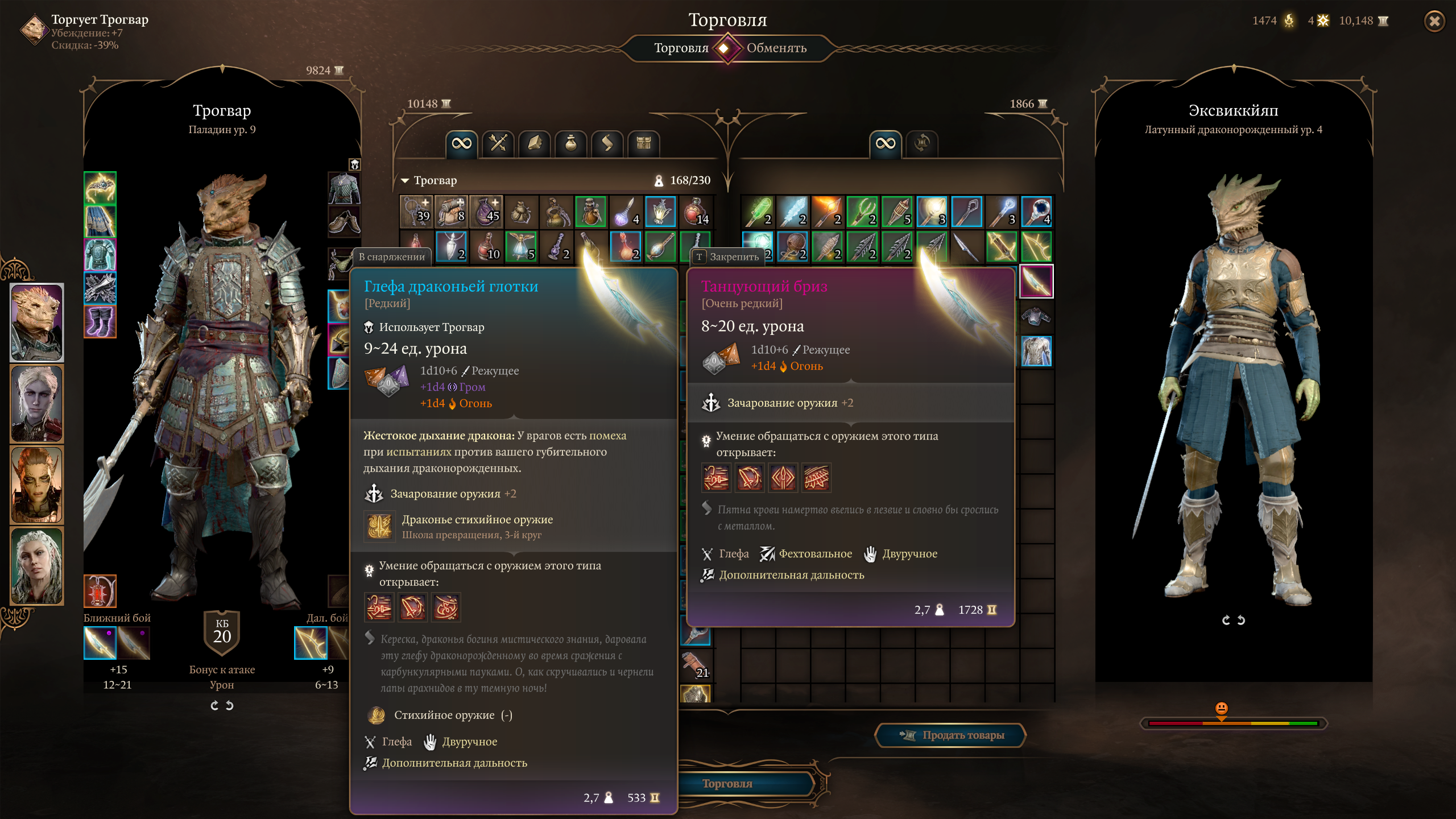
Task: Select the highlighted Танцующий бриз glaive slot
Action: 1036,281
